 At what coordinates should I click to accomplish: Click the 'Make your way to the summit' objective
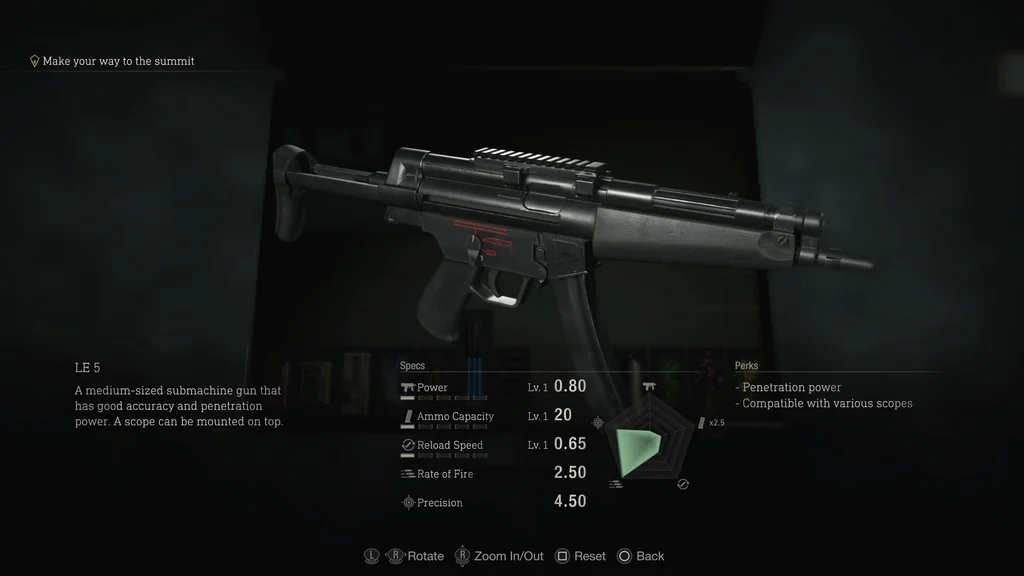[118, 61]
